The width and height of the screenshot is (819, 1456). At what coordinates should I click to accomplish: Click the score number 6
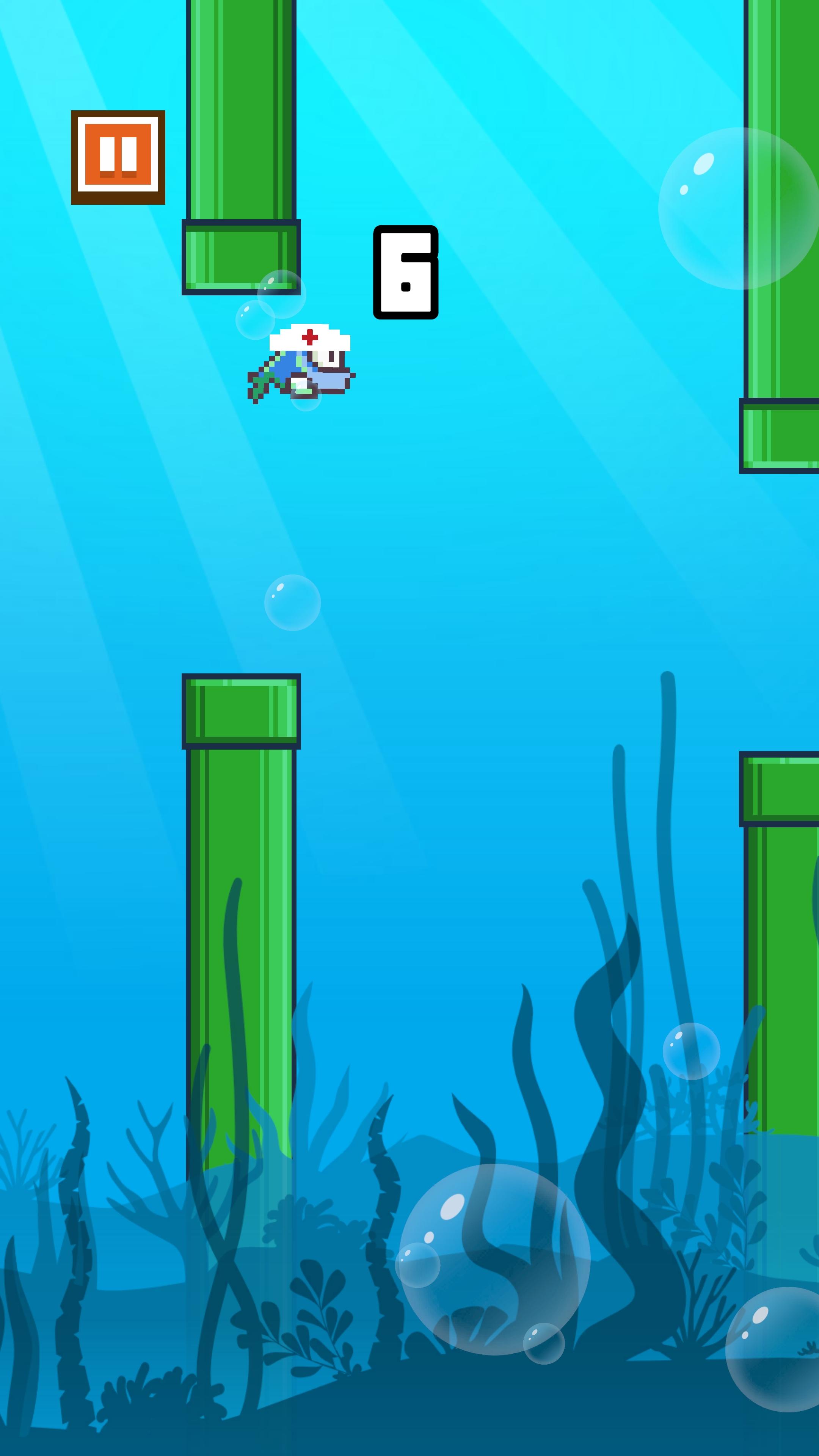[406, 273]
